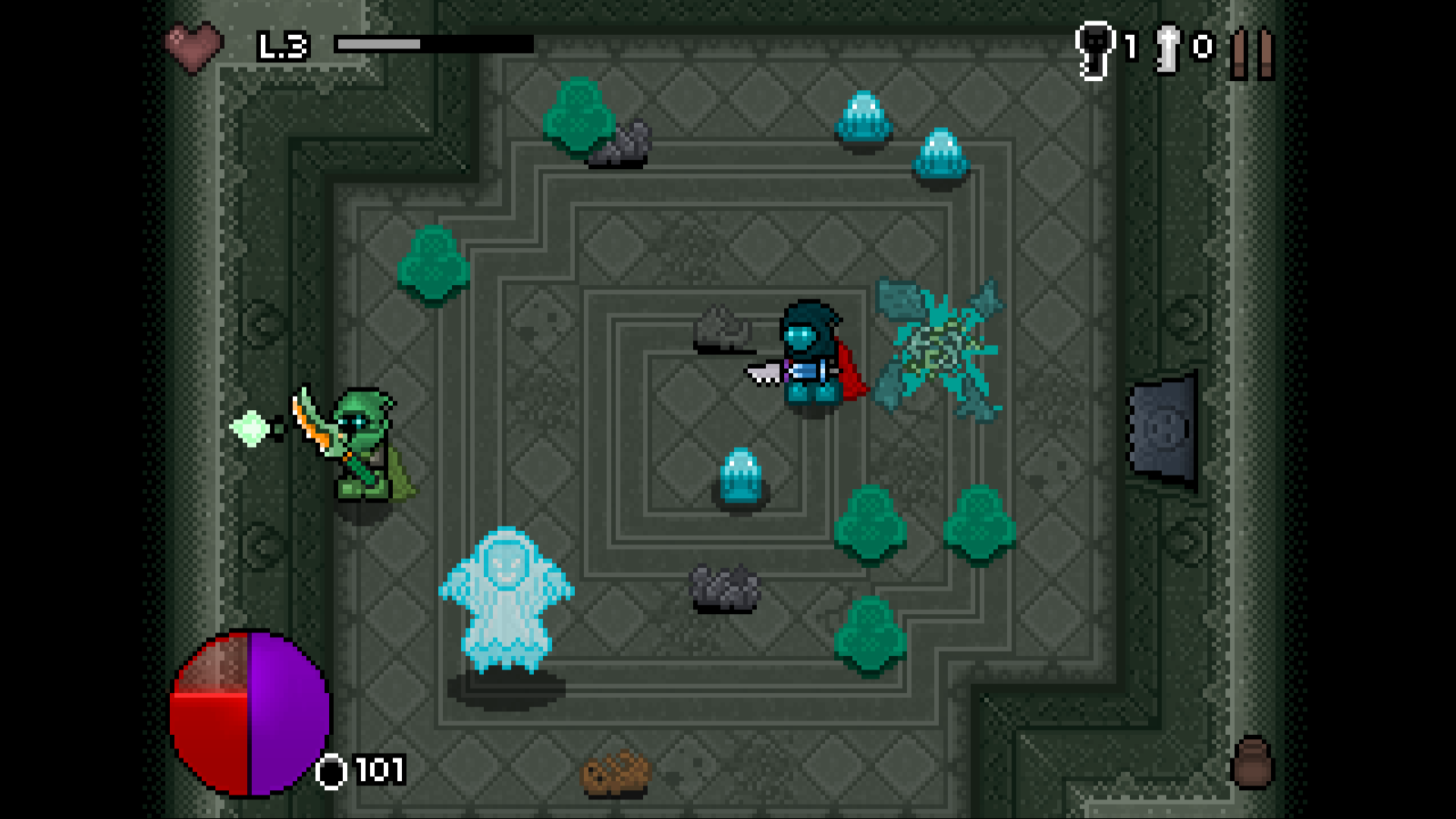The height and width of the screenshot is (819, 1456).
Task: Click the L.3 level indicator
Action: click(x=284, y=45)
